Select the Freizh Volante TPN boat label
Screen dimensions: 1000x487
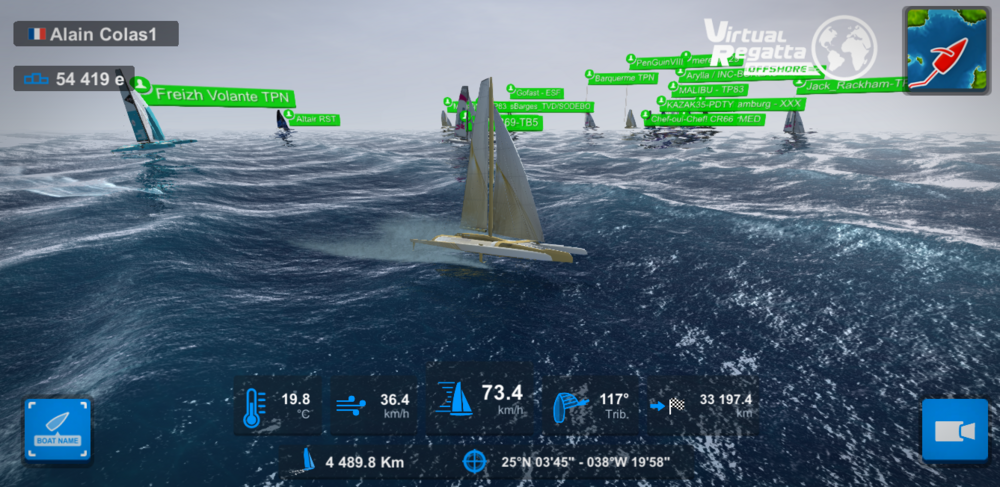222,97
